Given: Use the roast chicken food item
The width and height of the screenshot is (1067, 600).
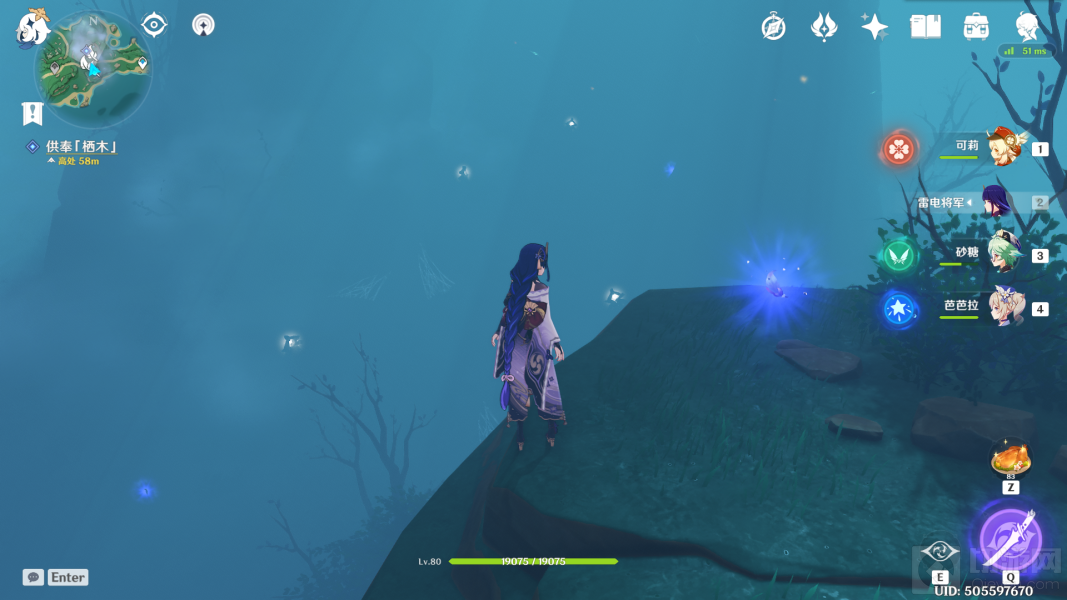Looking at the screenshot, I should click(x=1010, y=460).
